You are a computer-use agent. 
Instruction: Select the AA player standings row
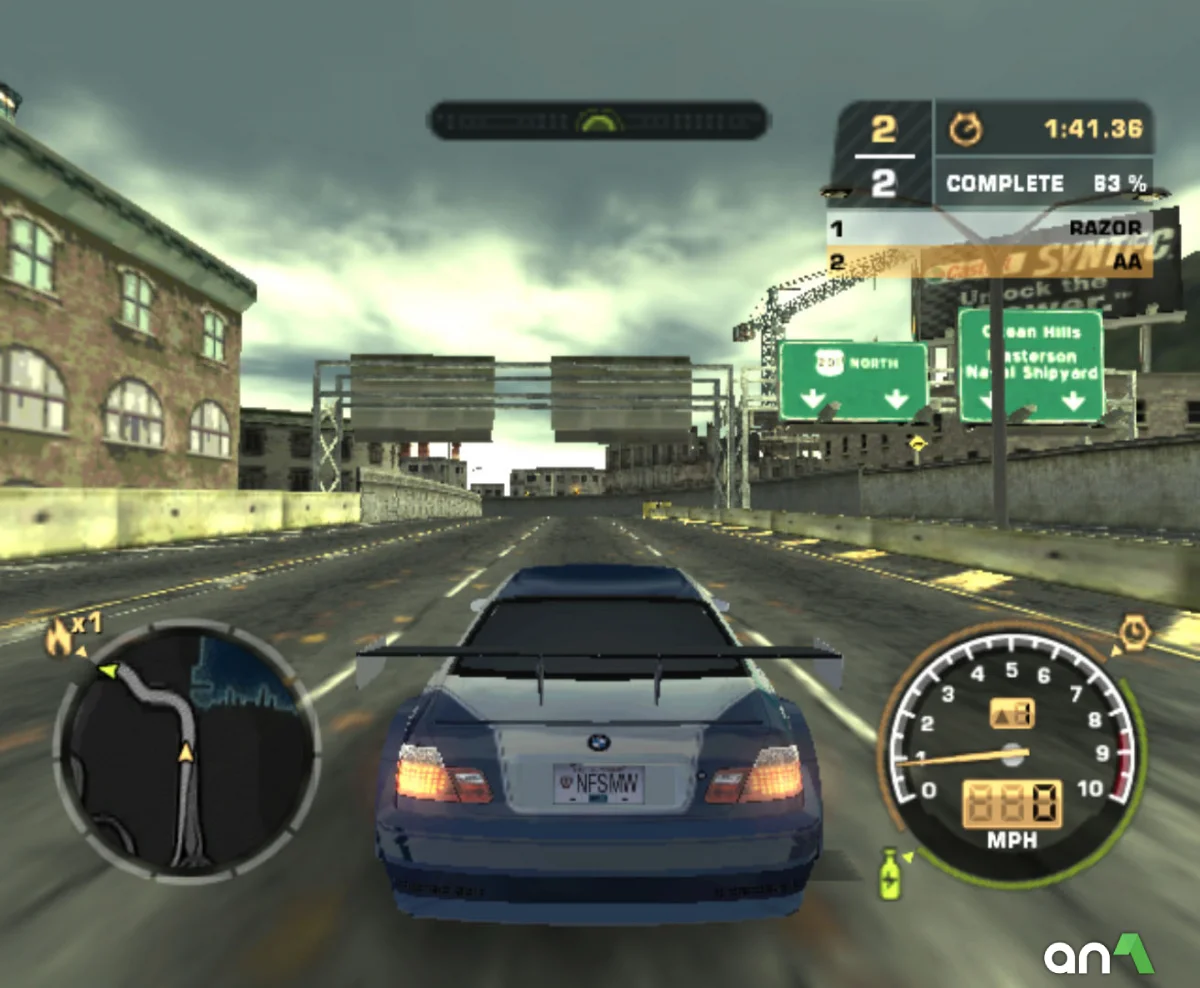990,262
